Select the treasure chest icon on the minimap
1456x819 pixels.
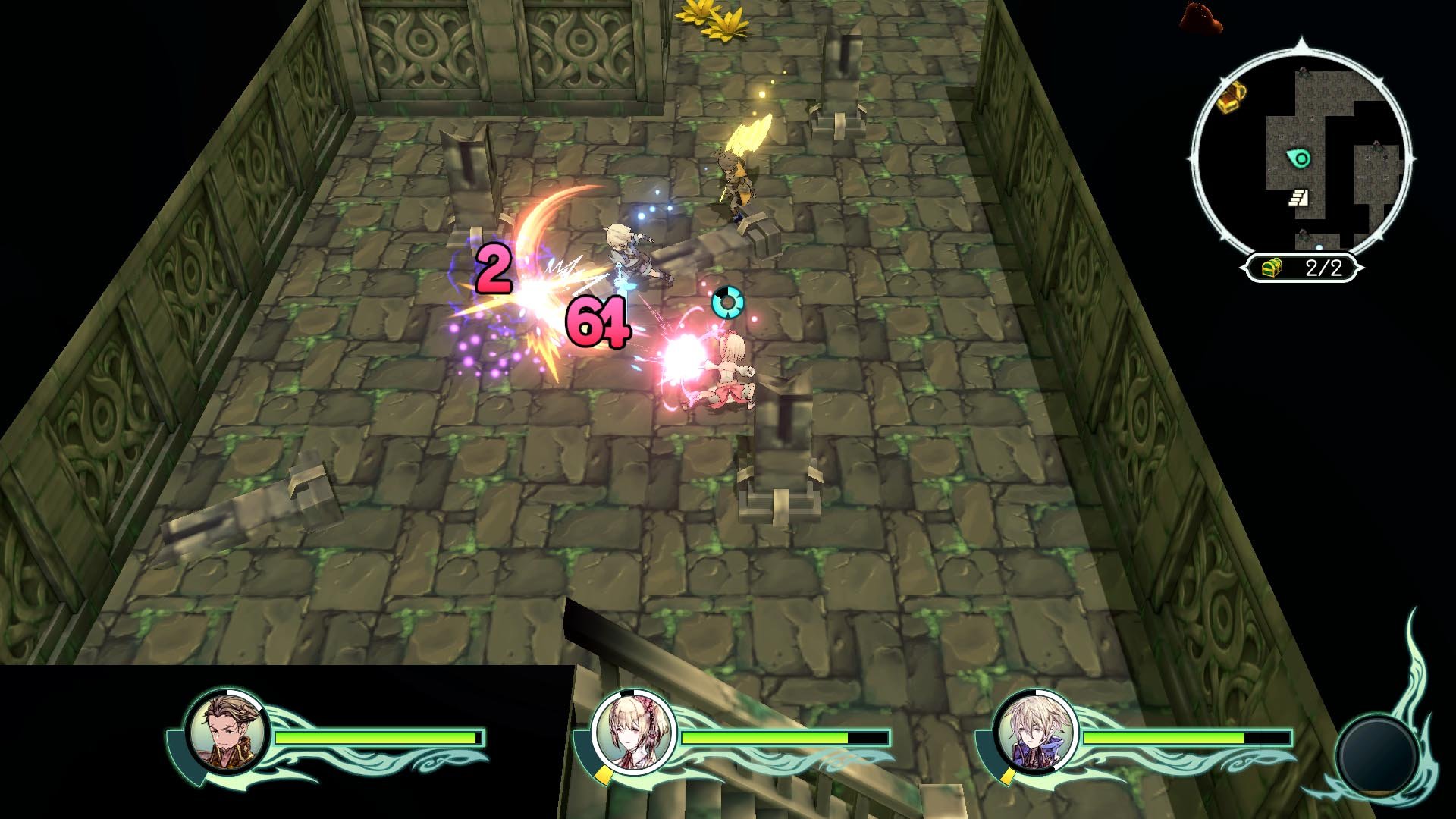1232,99
